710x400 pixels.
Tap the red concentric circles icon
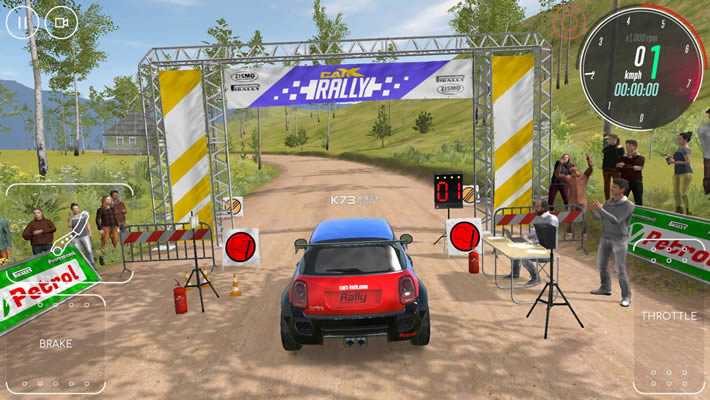point(569,19)
